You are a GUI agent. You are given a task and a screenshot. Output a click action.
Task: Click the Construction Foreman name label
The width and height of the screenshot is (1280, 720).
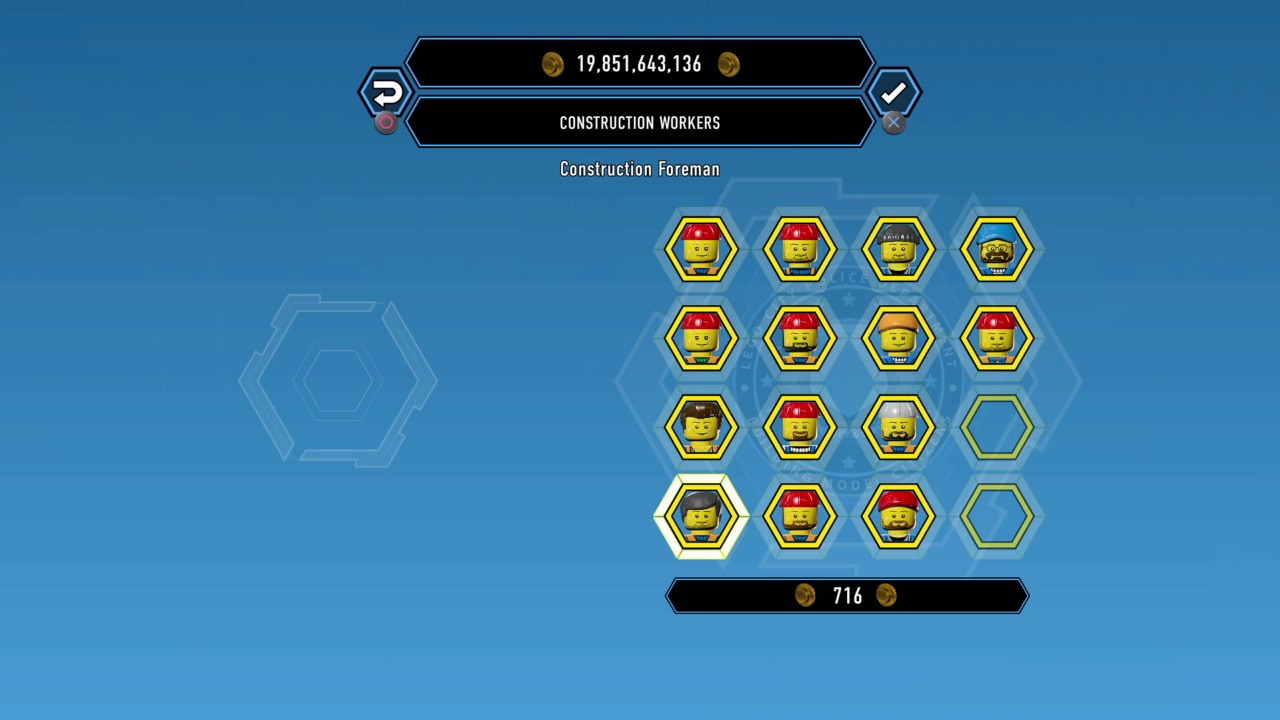[640, 169]
